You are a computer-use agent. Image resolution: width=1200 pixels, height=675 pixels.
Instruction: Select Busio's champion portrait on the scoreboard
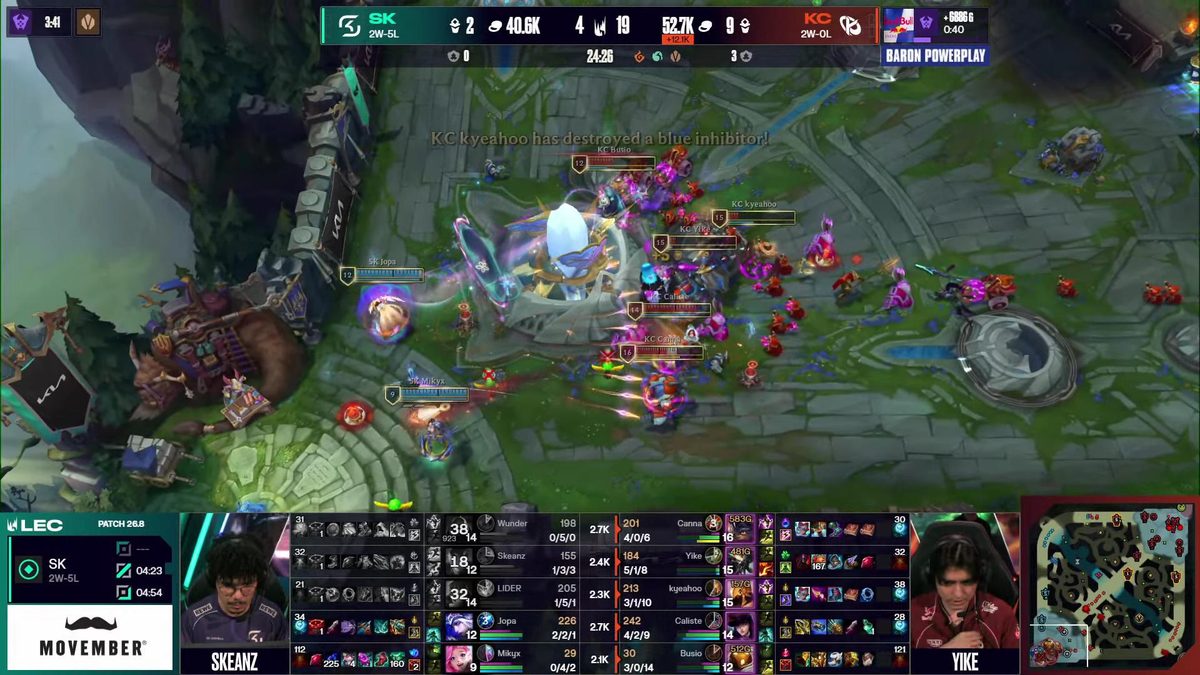pos(741,658)
